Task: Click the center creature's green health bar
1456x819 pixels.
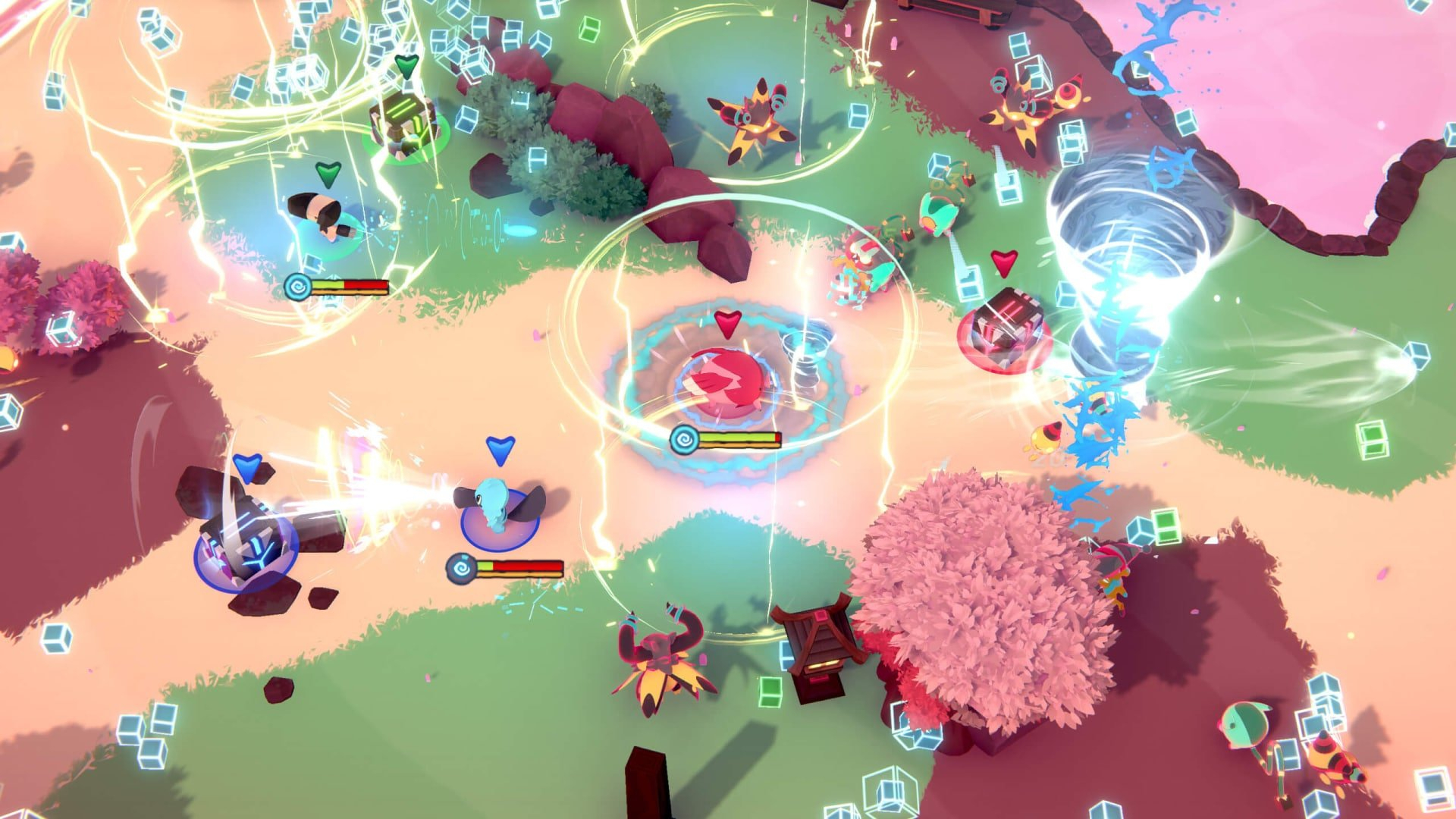Action: 739,437
